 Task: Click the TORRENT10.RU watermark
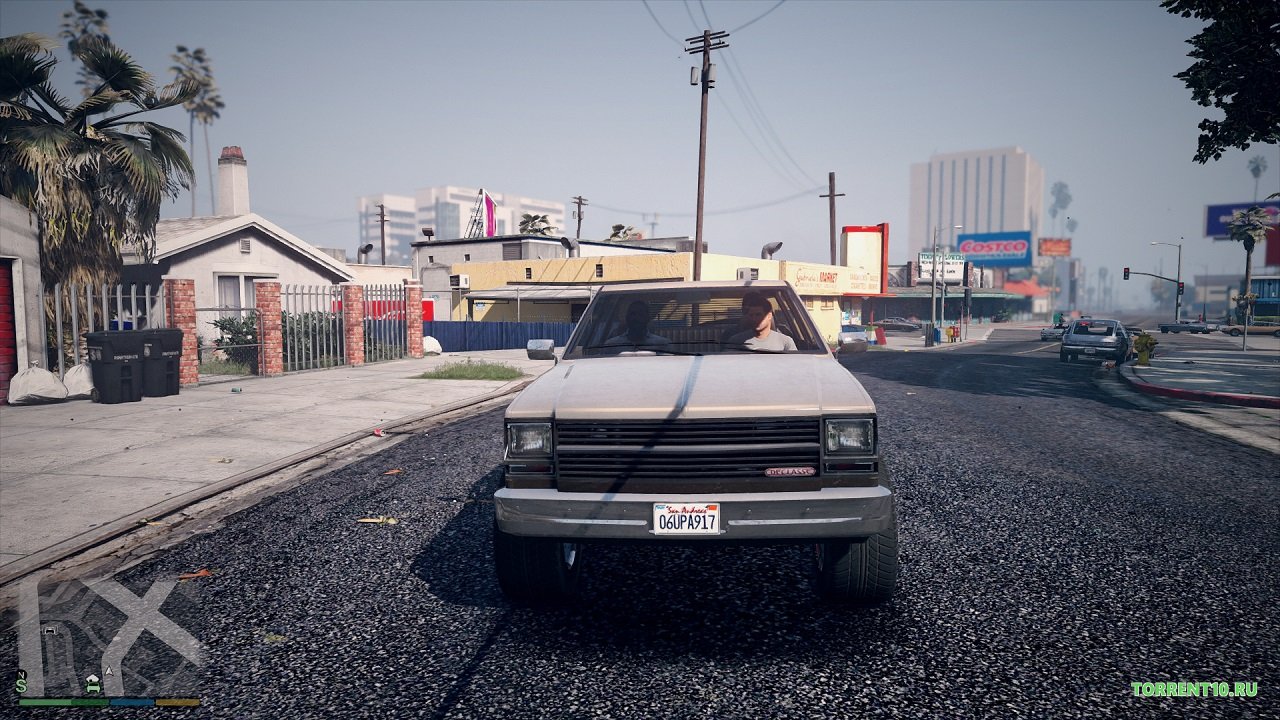pyautogui.click(x=1194, y=689)
